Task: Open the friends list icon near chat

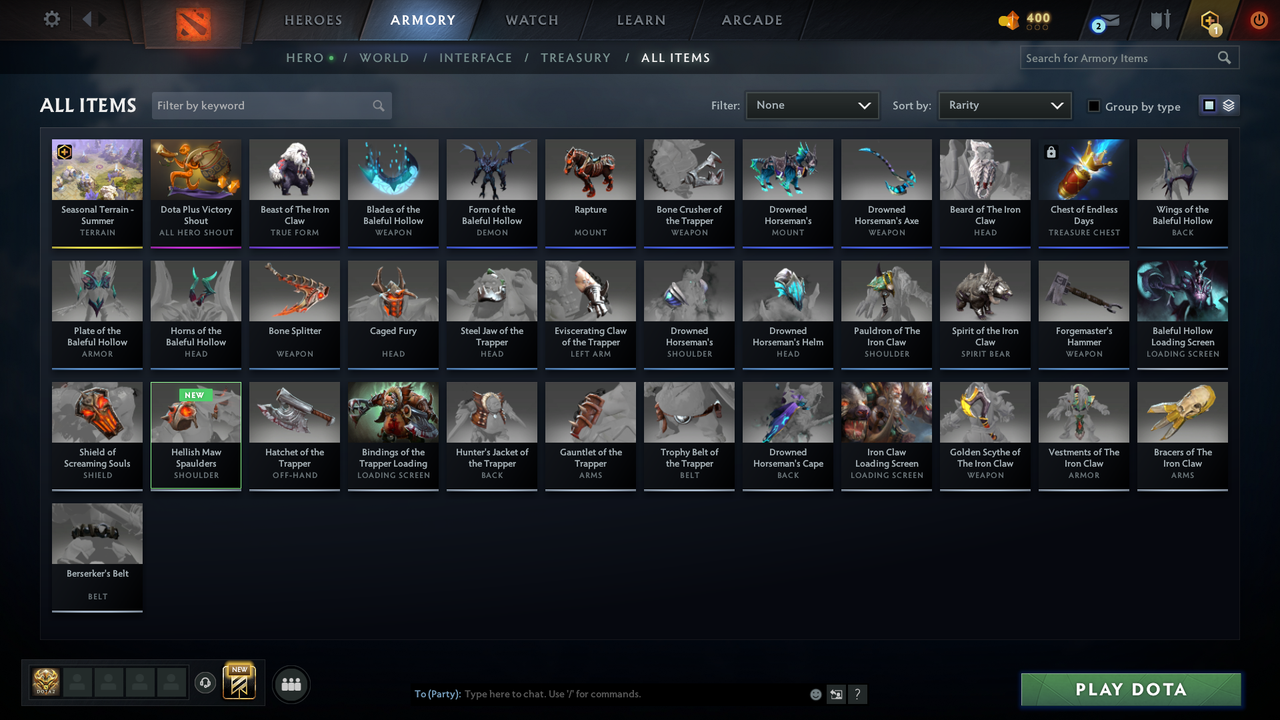Action: tap(290, 684)
